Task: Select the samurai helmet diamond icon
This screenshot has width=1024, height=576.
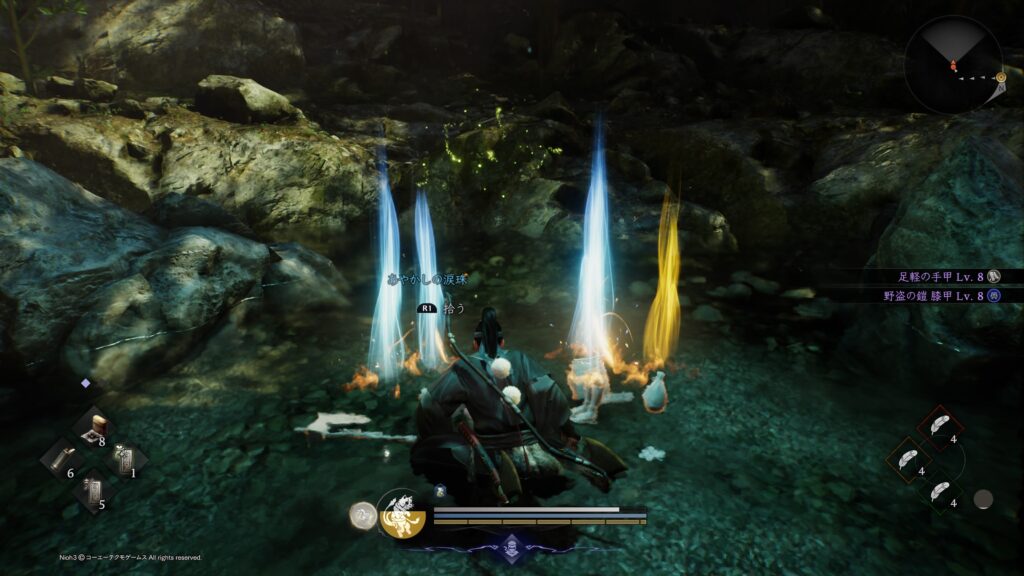Action: point(512,546)
